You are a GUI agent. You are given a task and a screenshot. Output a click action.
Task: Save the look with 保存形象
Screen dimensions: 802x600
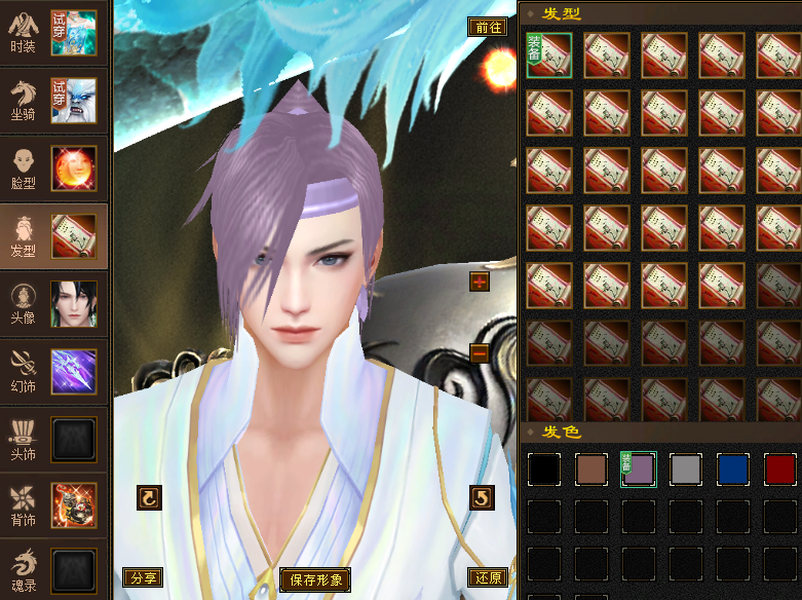[x=316, y=579]
